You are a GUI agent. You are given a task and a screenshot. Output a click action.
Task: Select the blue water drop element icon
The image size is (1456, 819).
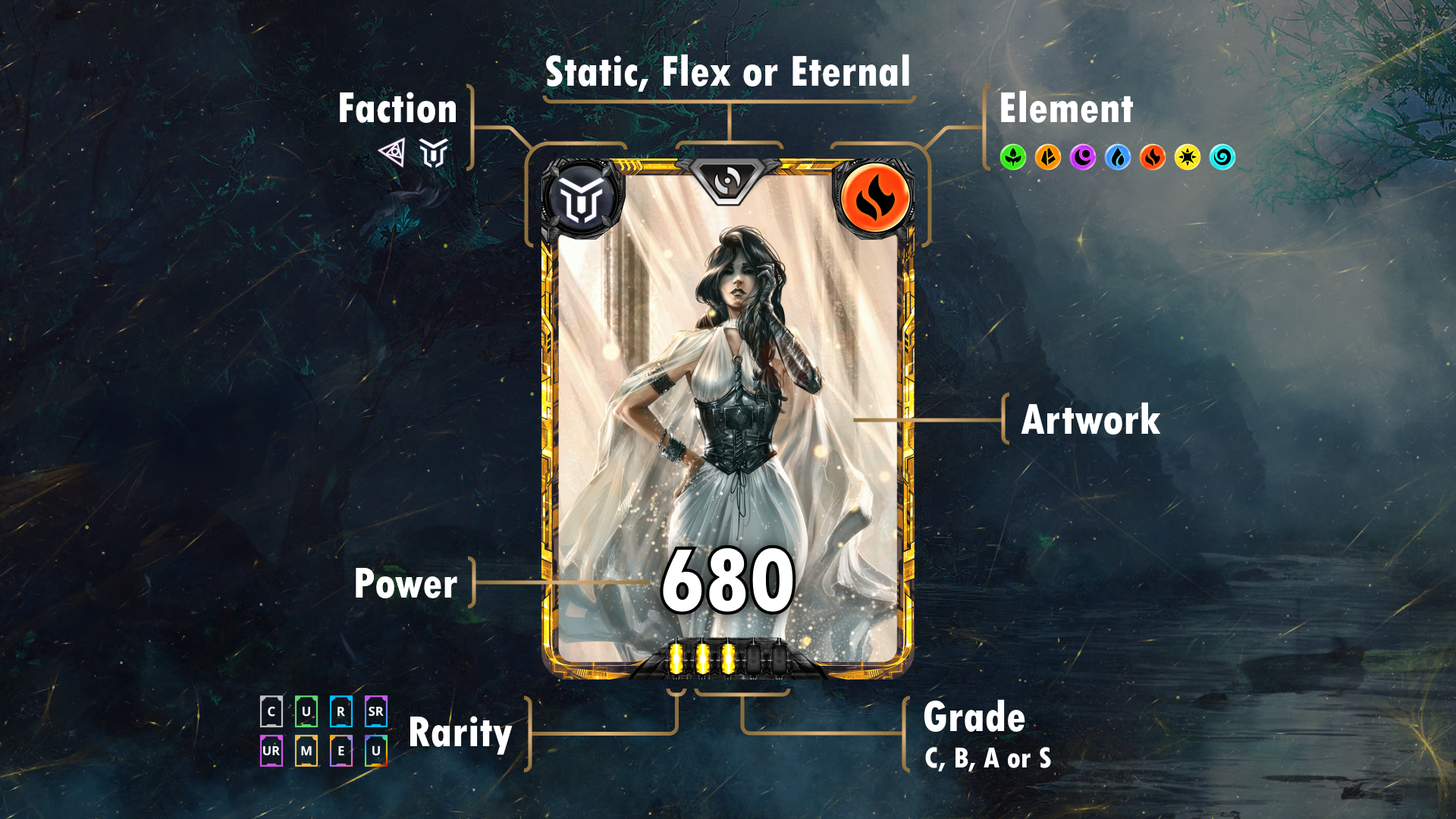[x=1117, y=157]
